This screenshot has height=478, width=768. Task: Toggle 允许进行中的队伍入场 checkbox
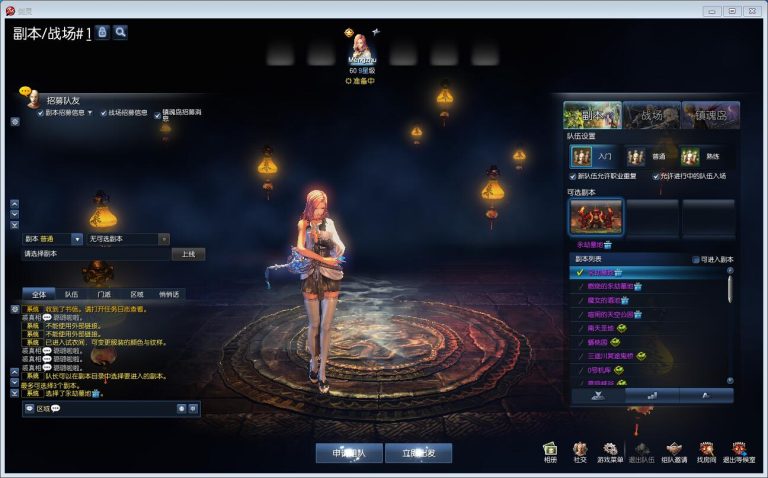click(x=658, y=176)
